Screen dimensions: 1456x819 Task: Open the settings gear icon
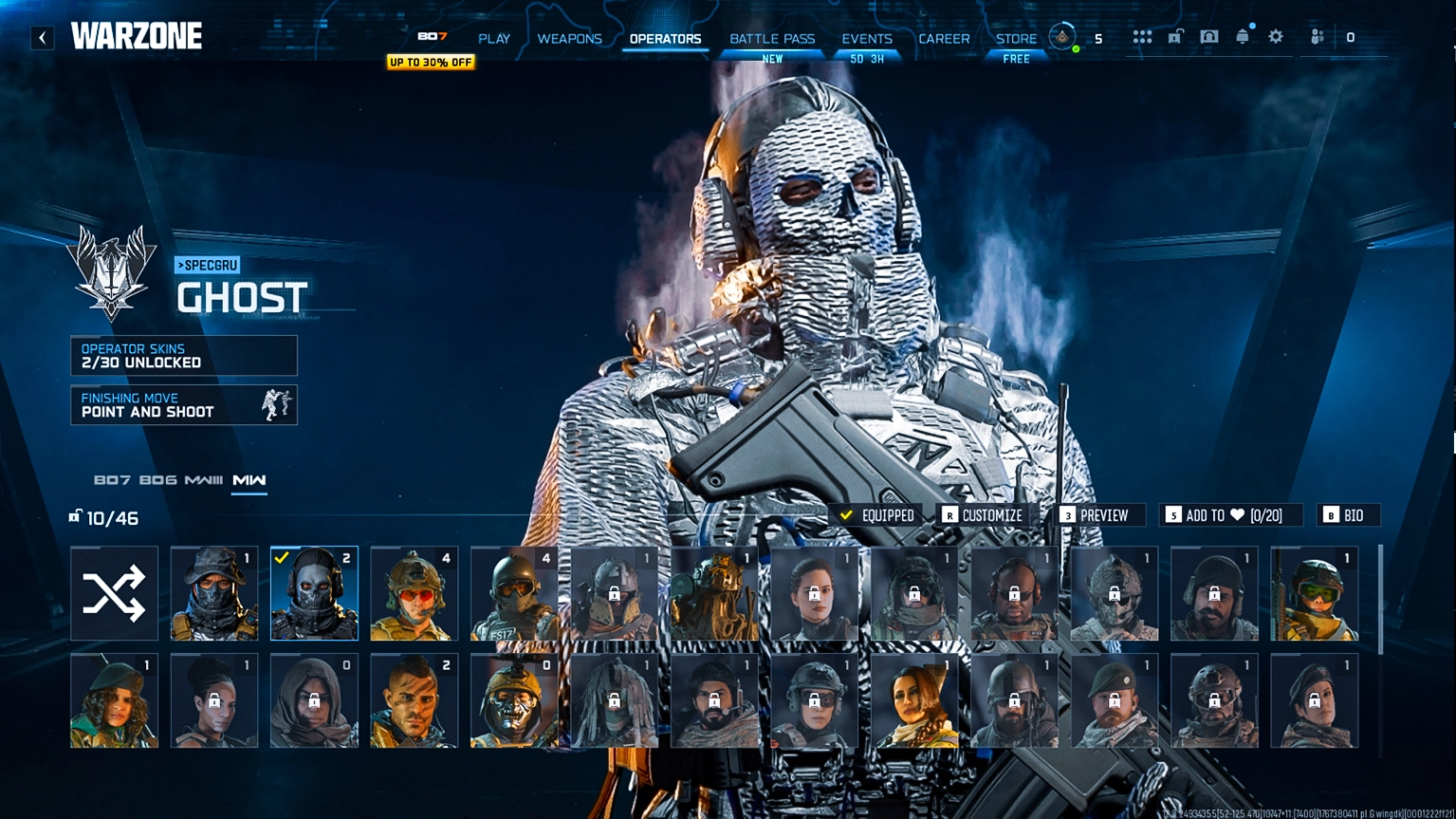pyautogui.click(x=1275, y=36)
